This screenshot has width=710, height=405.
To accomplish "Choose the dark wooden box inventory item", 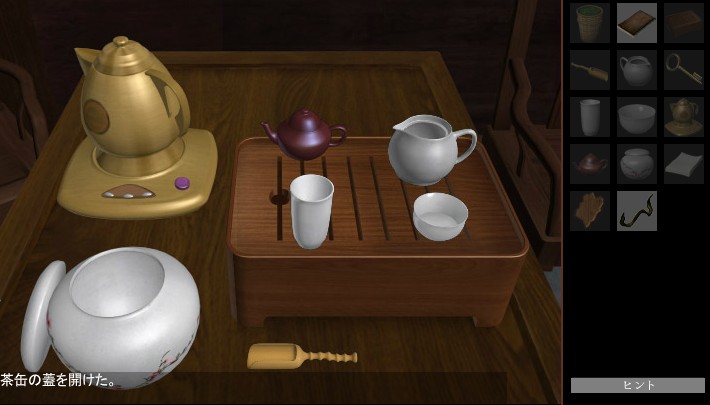I will (x=684, y=23).
